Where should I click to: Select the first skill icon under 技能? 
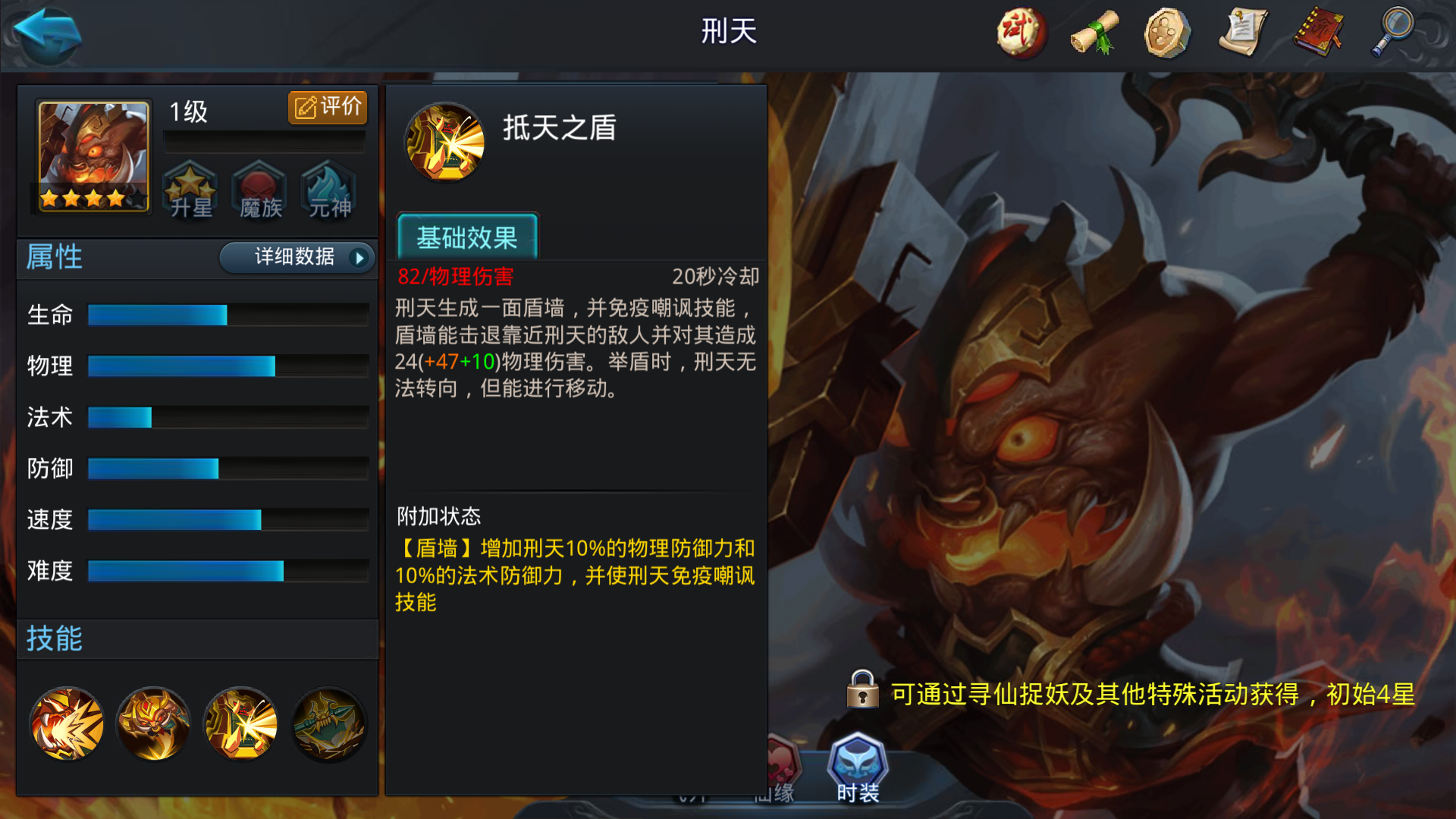(x=66, y=724)
